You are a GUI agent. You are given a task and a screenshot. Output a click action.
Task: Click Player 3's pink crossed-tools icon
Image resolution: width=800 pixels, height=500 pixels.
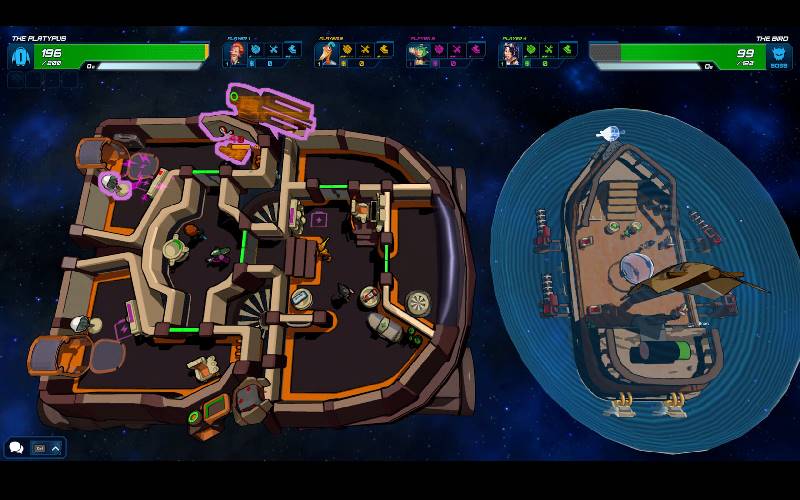(x=456, y=49)
